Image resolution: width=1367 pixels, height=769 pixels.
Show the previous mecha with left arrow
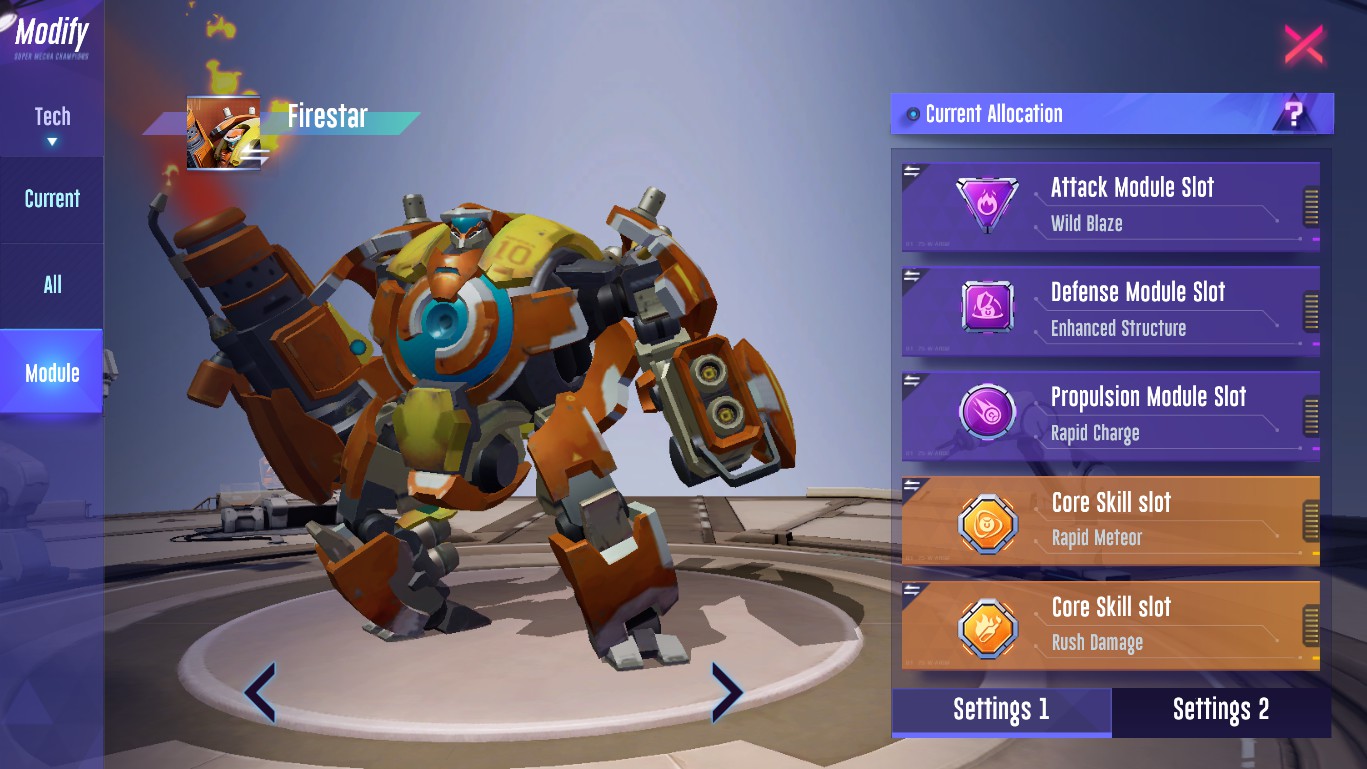260,691
